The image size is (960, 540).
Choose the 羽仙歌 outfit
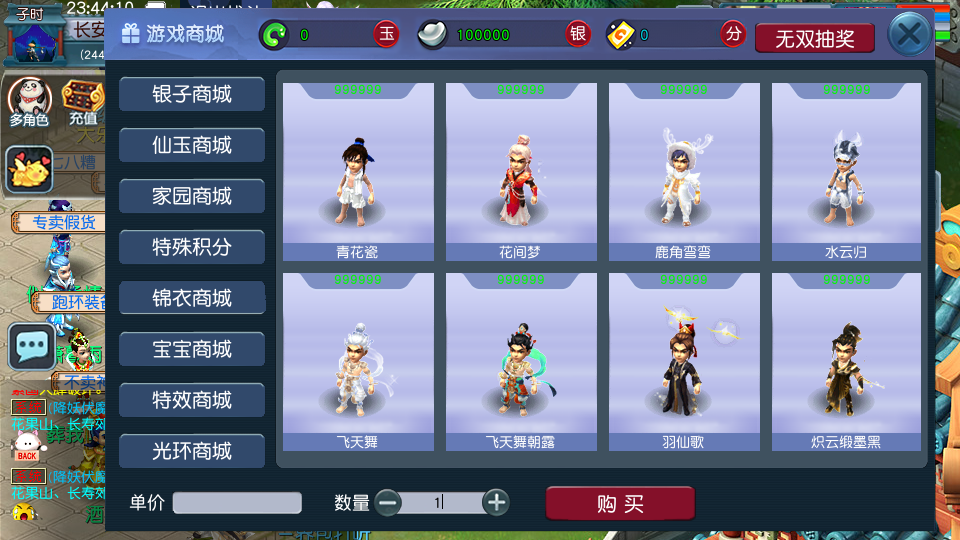tap(684, 362)
